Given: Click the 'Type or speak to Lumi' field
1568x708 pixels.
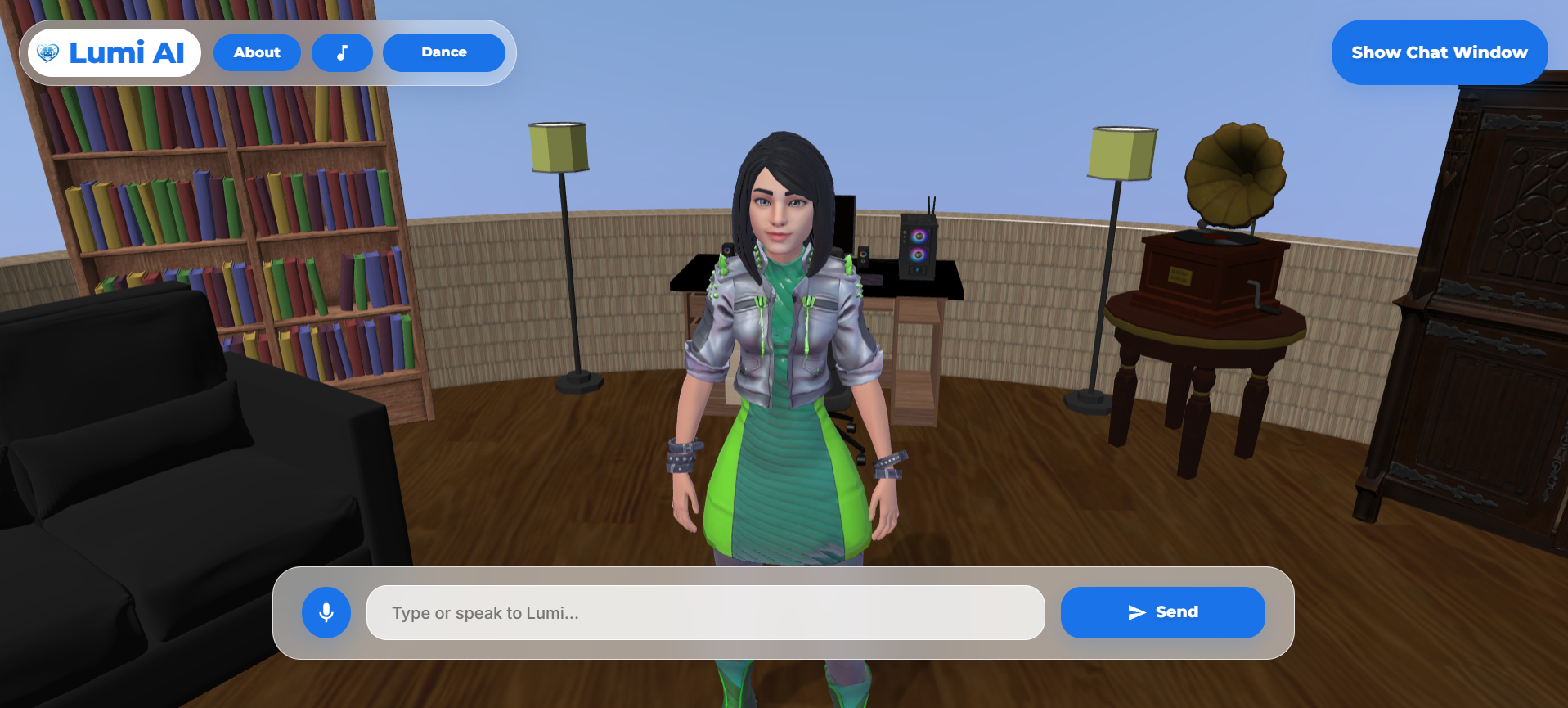Looking at the screenshot, I should [x=705, y=611].
